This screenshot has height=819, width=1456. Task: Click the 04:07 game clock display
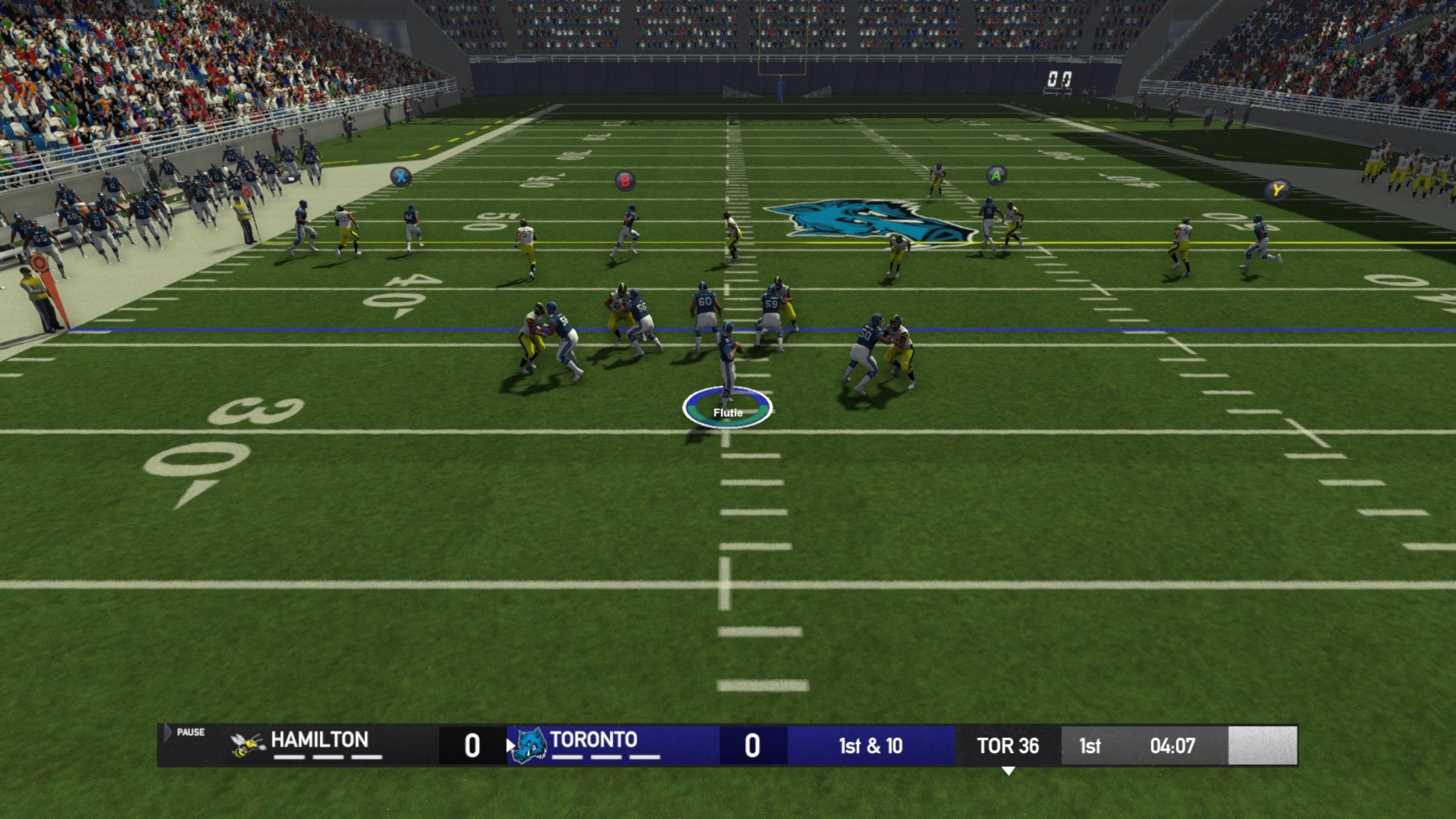coord(1174,746)
